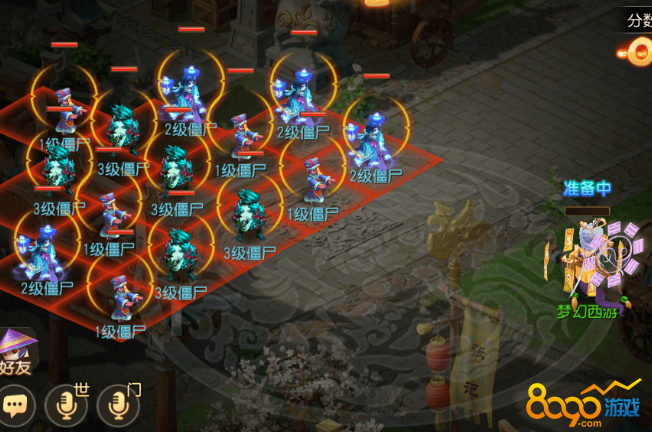Activate the 世 world voice microphone

[x=66, y=404]
